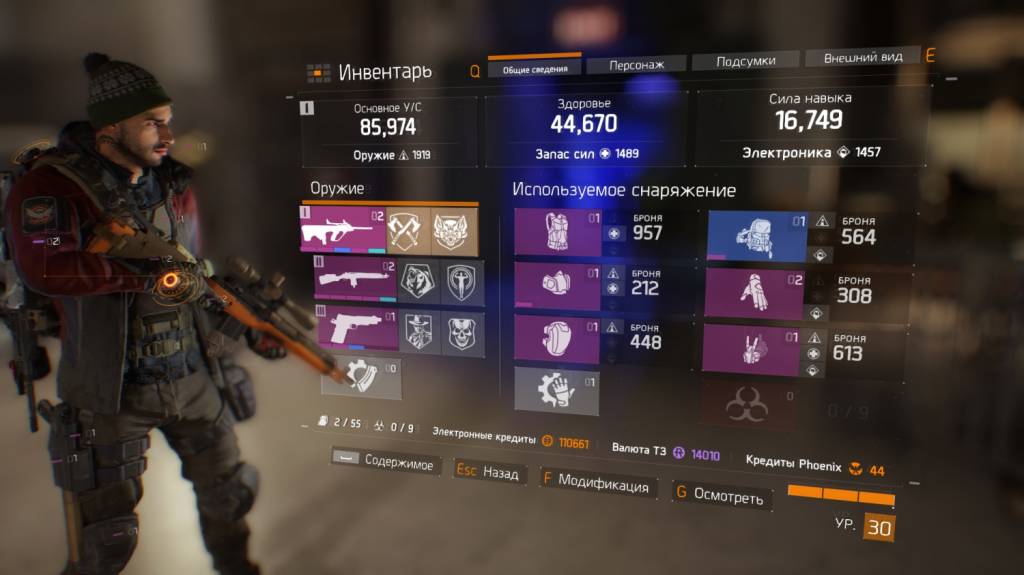The width and height of the screenshot is (1024, 575).
Task: Switch to the Персонаж tab
Action: (636, 65)
